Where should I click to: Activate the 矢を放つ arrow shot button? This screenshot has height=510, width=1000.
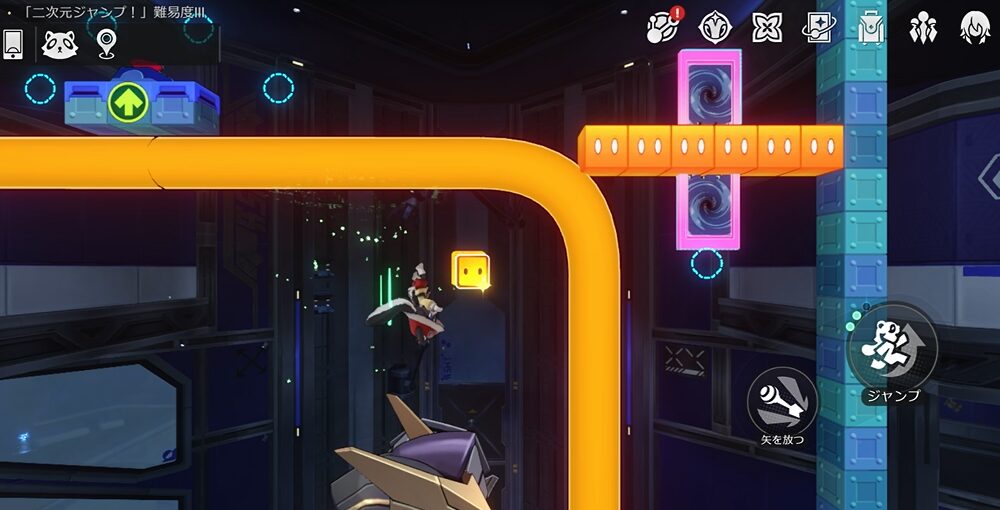click(782, 400)
